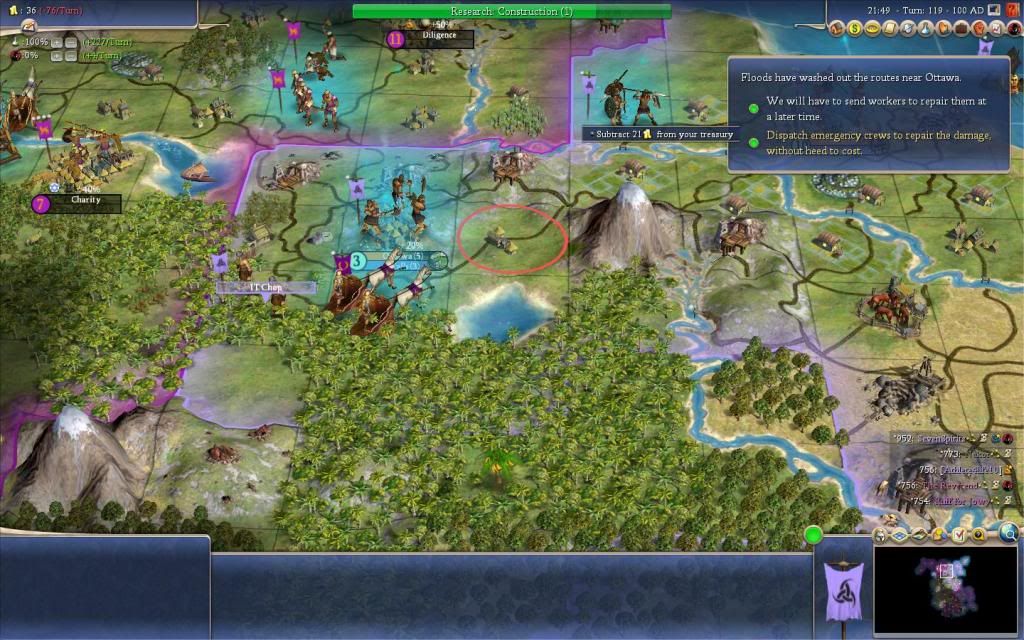Open the domestic advisor house icon
Screen dimensions: 1024x640
point(836,29)
